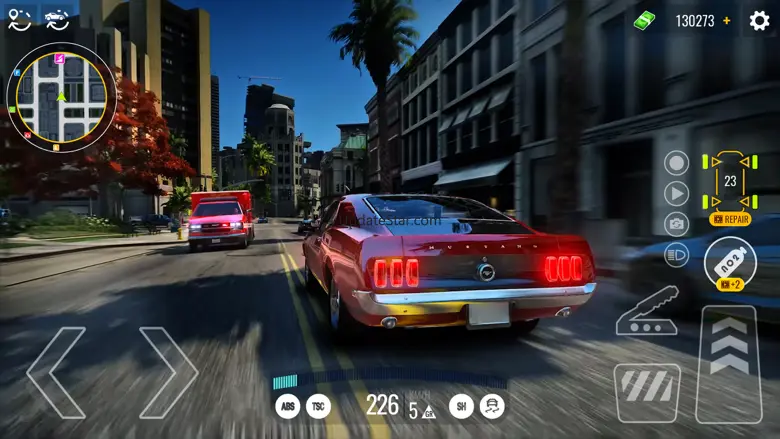780x439 pixels.
Task: Steer left with the left arrow
Action: pyautogui.click(x=56, y=372)
